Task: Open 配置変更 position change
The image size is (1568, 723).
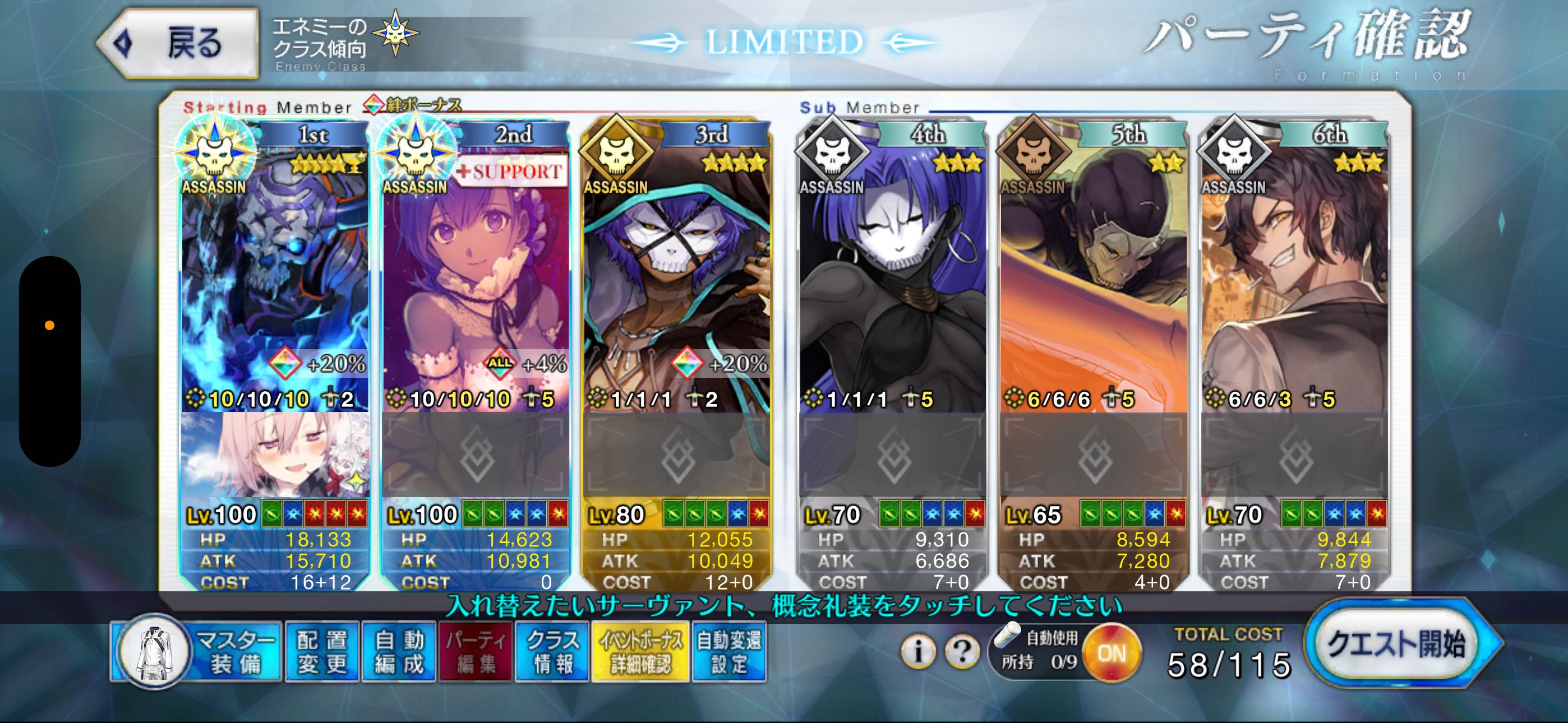Action: pyautogui.click(x=321, y=652)
